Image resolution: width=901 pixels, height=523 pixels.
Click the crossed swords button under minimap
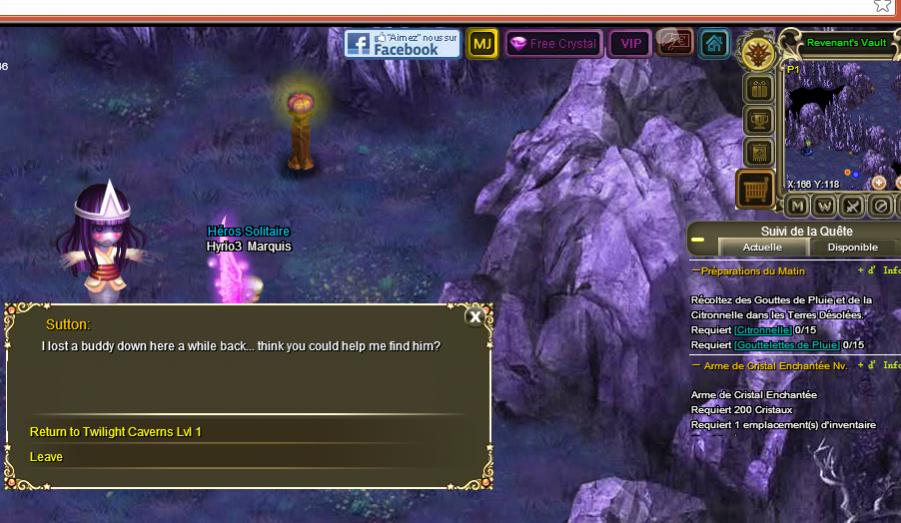(x=851, y=206)
